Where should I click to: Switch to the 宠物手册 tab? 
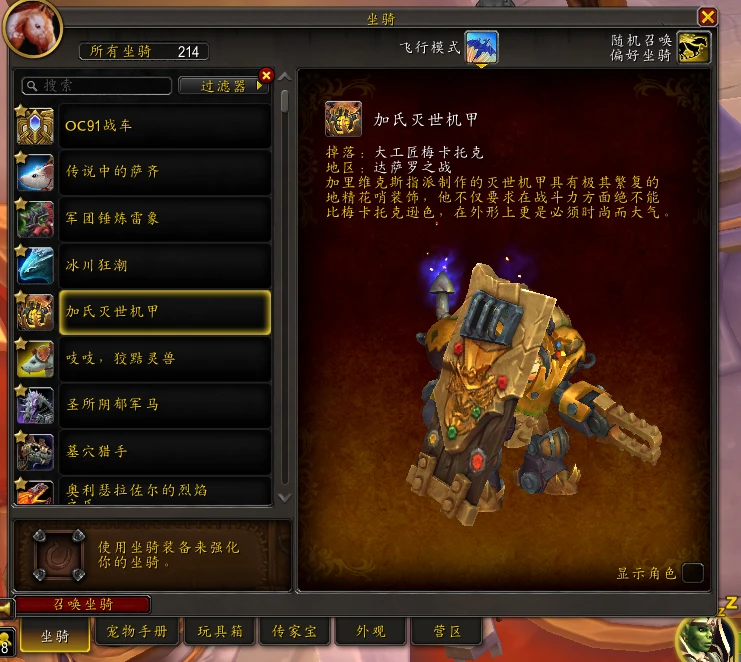tap(138, 632)
